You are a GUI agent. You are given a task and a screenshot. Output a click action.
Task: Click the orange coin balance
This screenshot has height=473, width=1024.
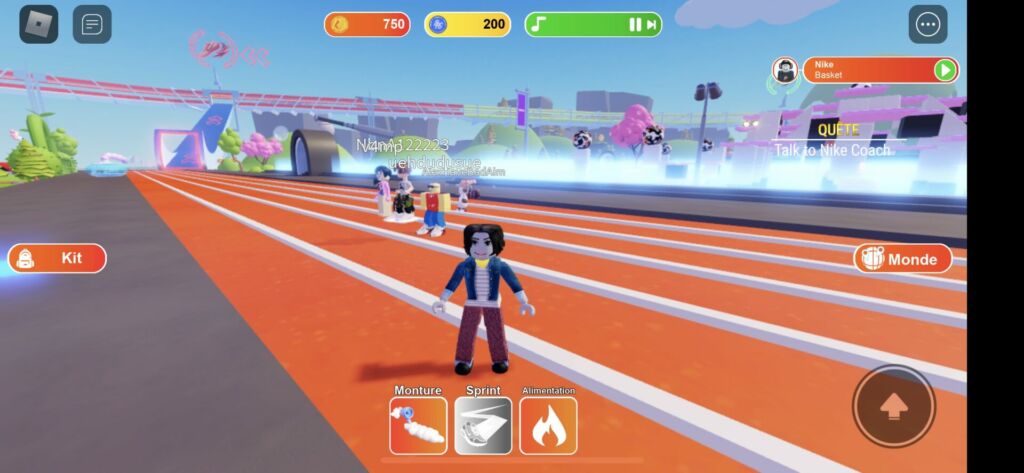click(367, 24)
